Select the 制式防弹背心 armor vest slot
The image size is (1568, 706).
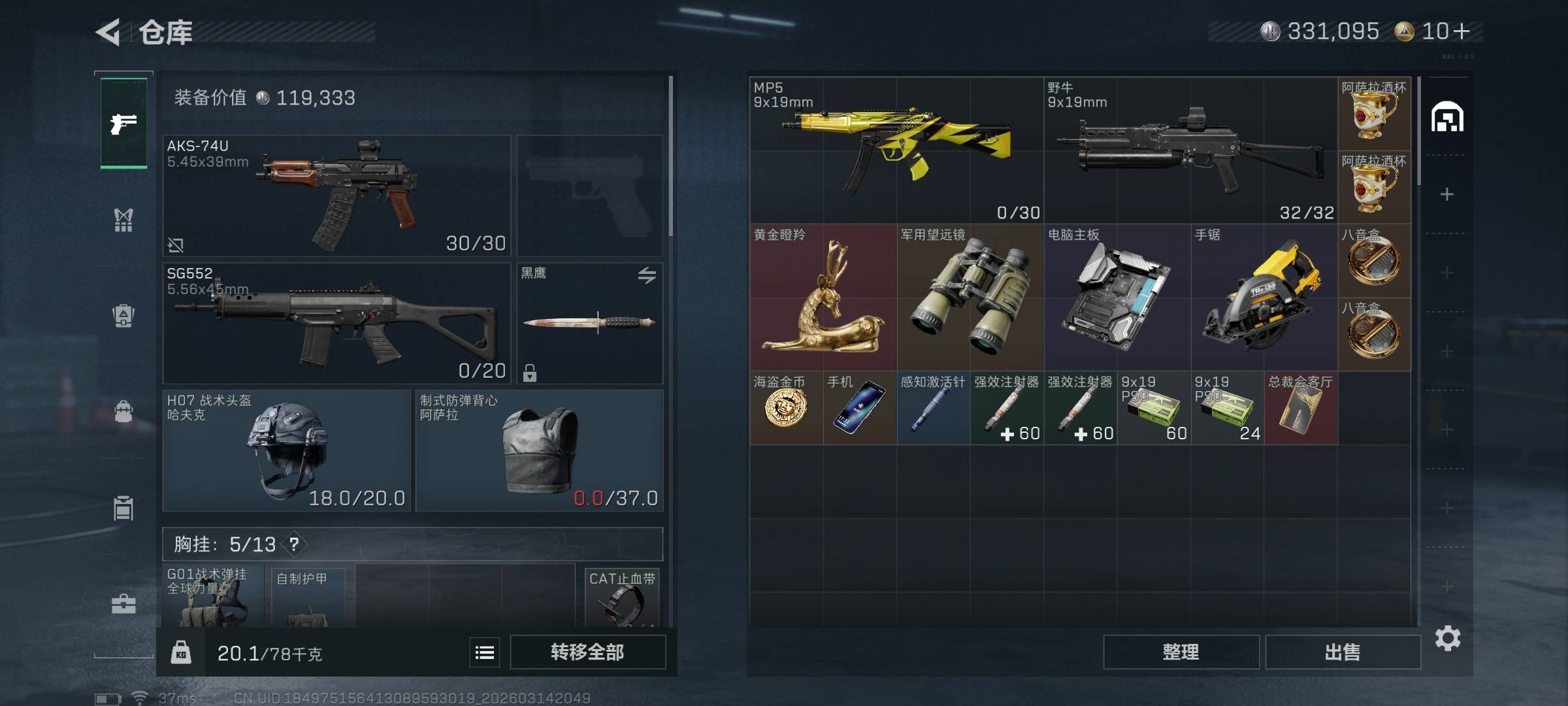[x=539, y=450]
